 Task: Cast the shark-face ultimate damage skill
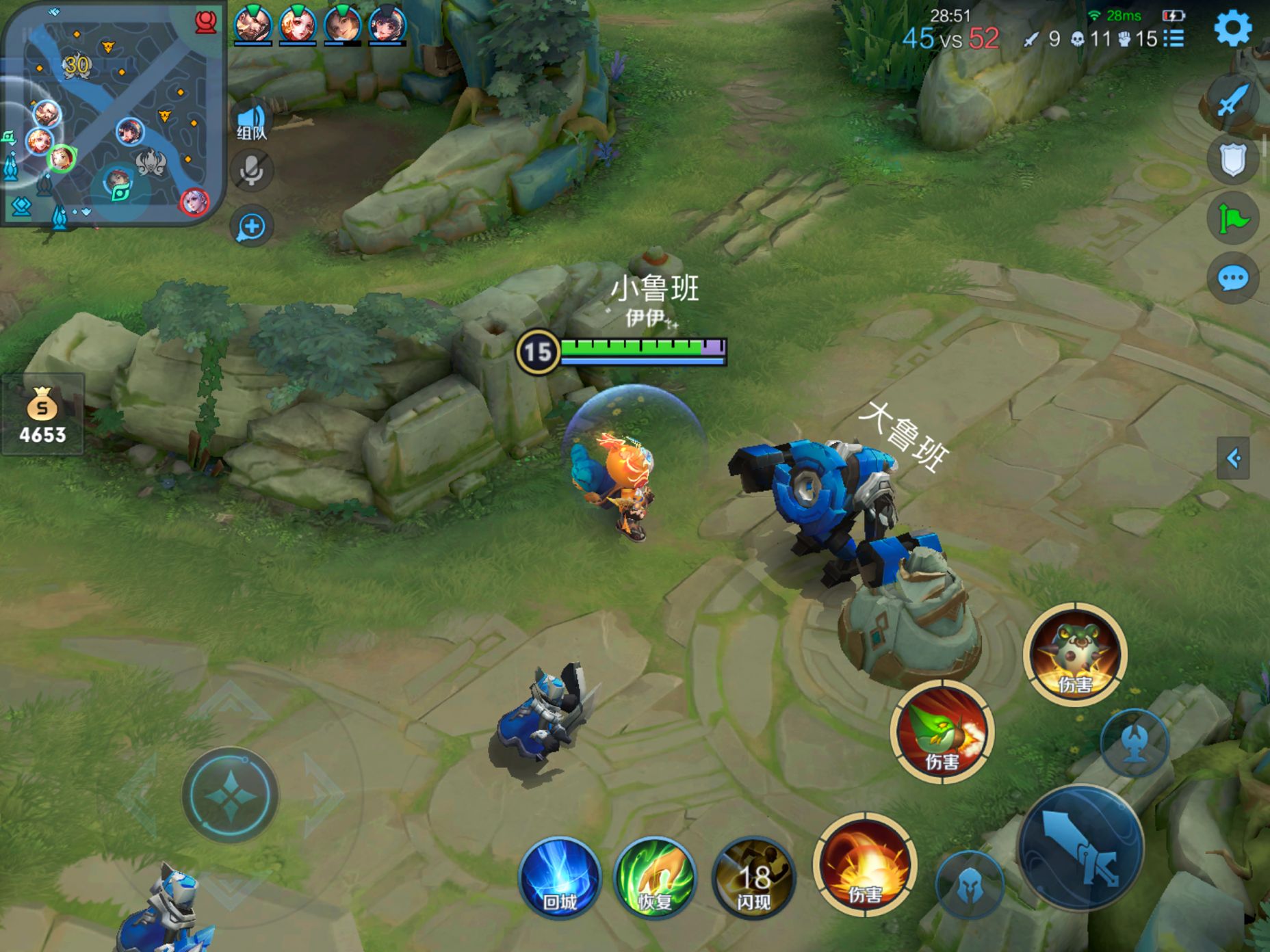[x=1074, y=654]
